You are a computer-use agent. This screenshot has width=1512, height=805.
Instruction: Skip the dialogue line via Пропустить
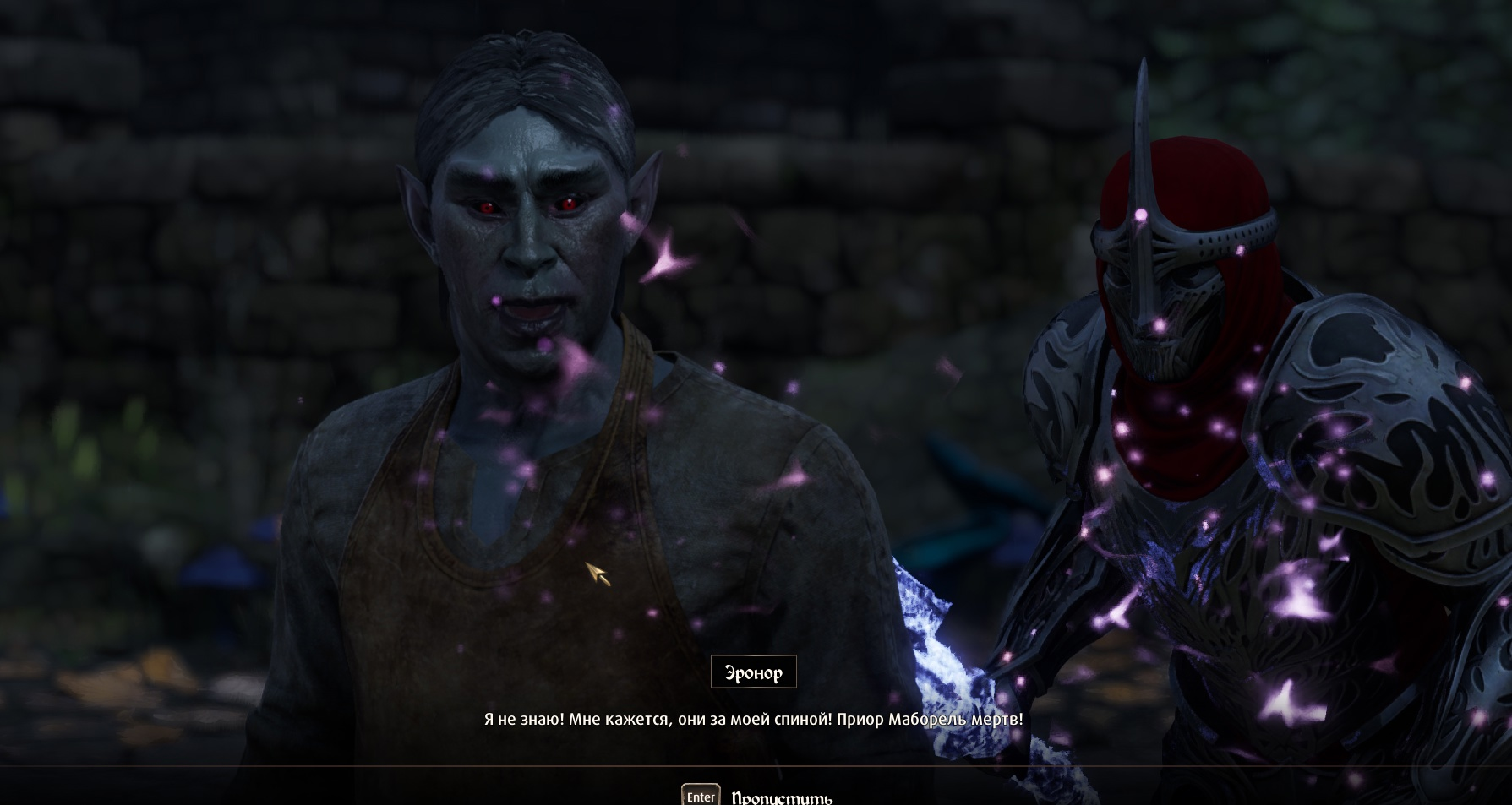point(780,797)
